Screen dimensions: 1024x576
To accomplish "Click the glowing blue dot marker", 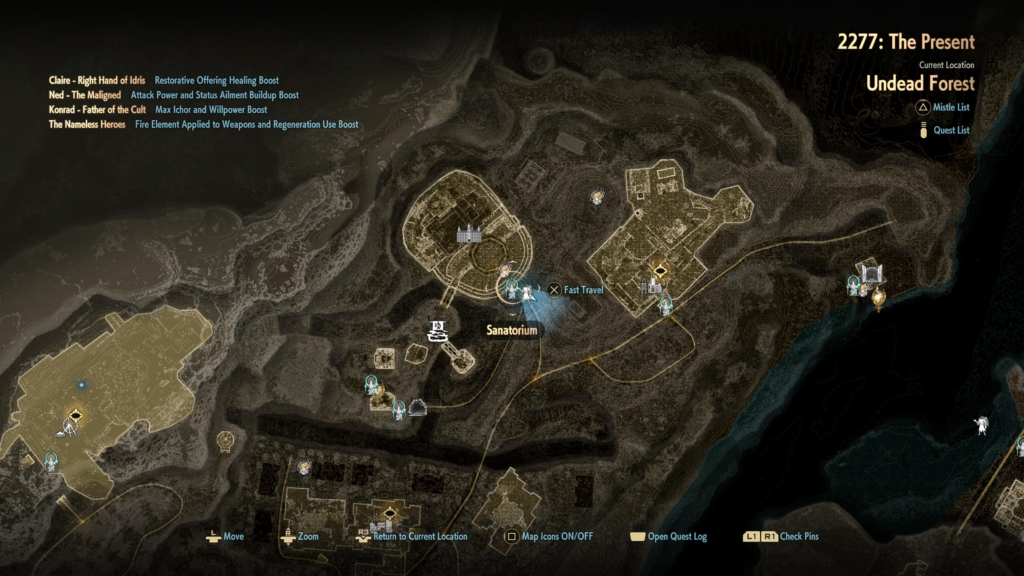I will [81, 383].
